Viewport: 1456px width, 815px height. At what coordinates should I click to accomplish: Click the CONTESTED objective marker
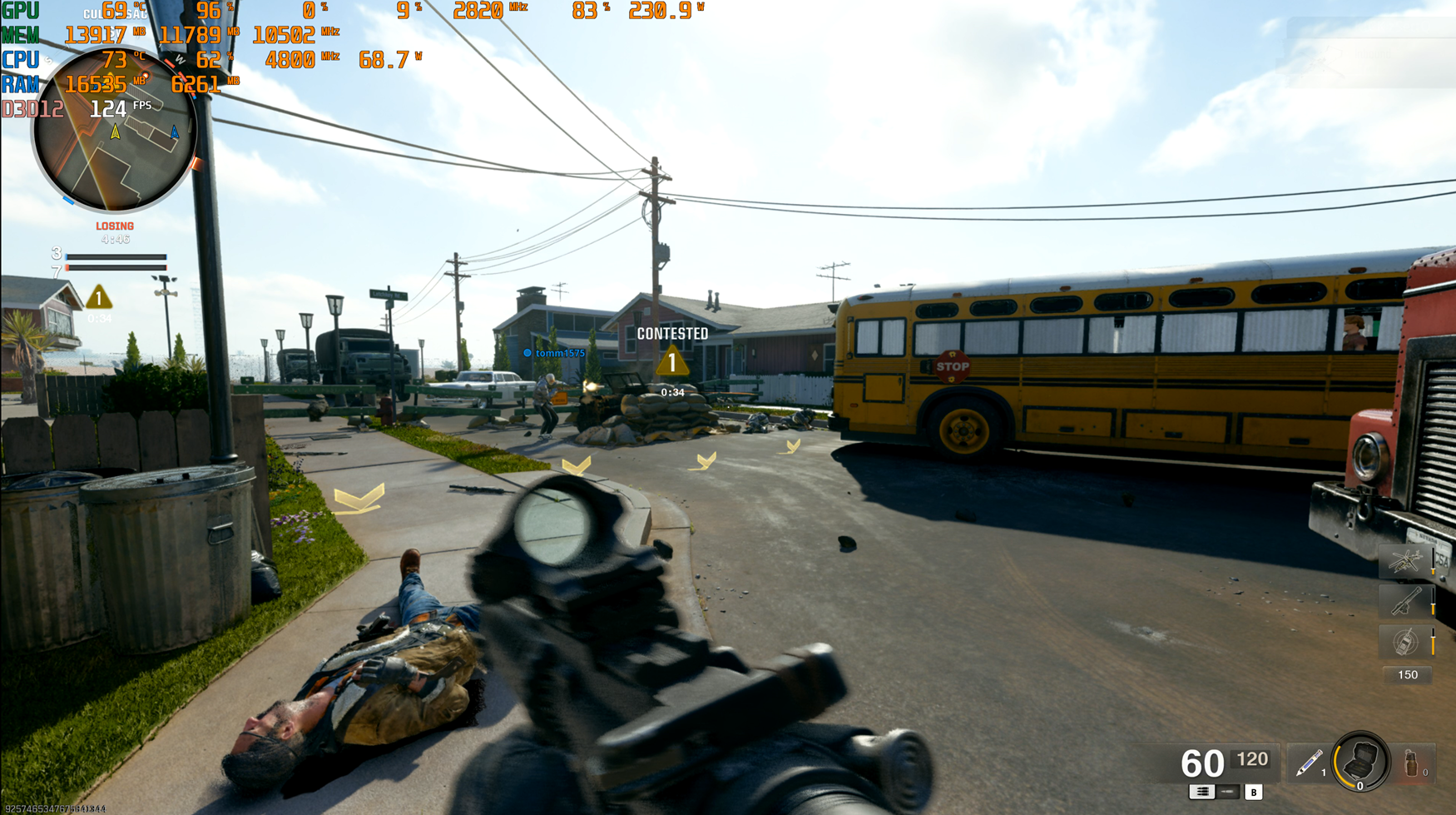[672, 361]
